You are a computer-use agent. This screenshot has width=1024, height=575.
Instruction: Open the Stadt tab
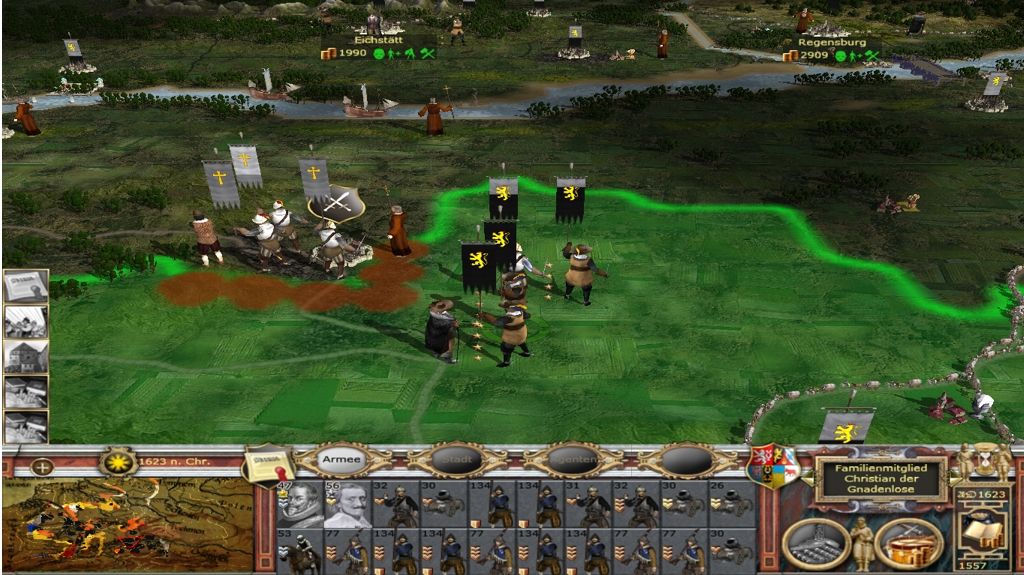click(x=459, y=460)
